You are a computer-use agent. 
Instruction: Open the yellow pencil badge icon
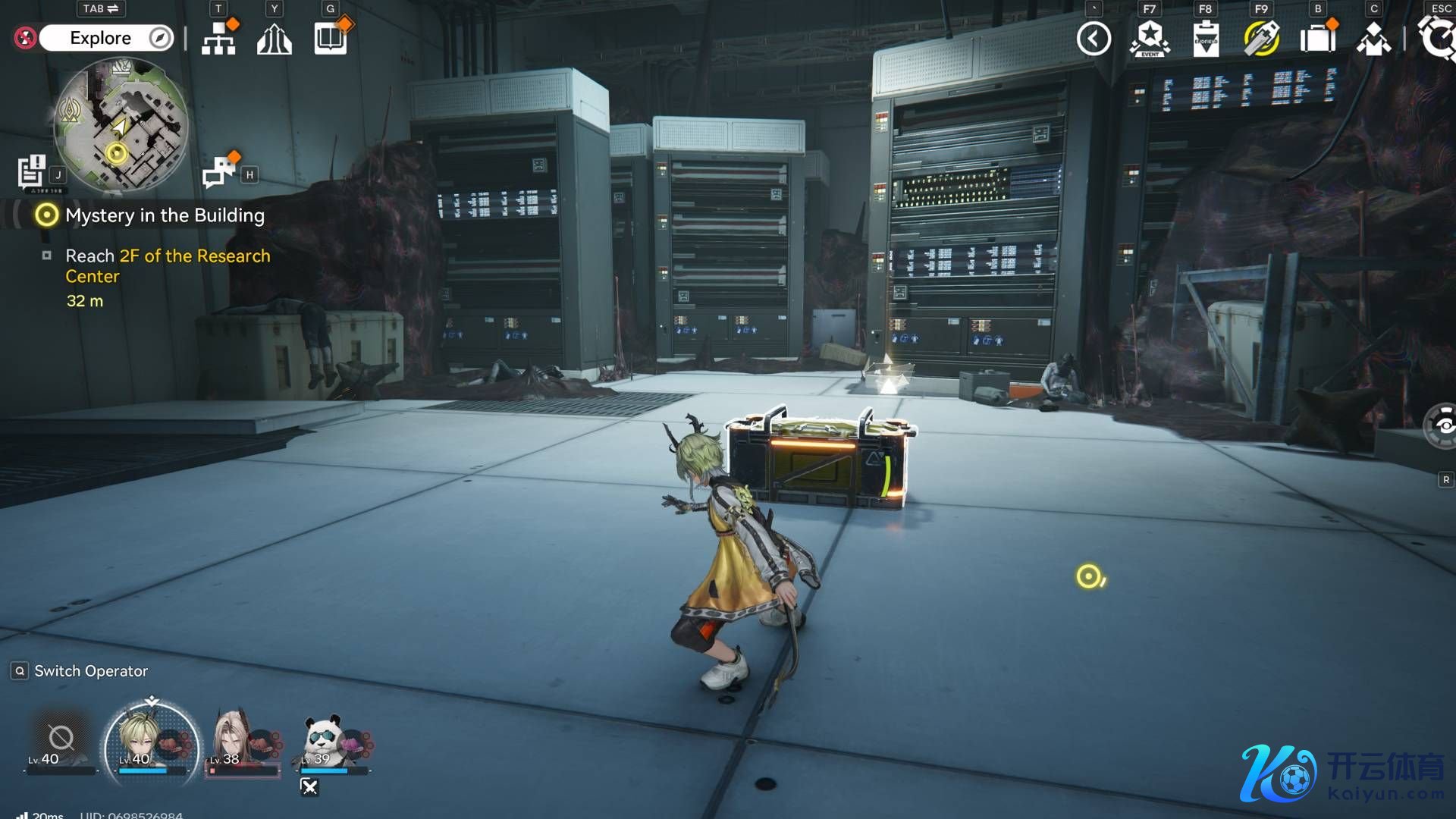pos(1261,39)
